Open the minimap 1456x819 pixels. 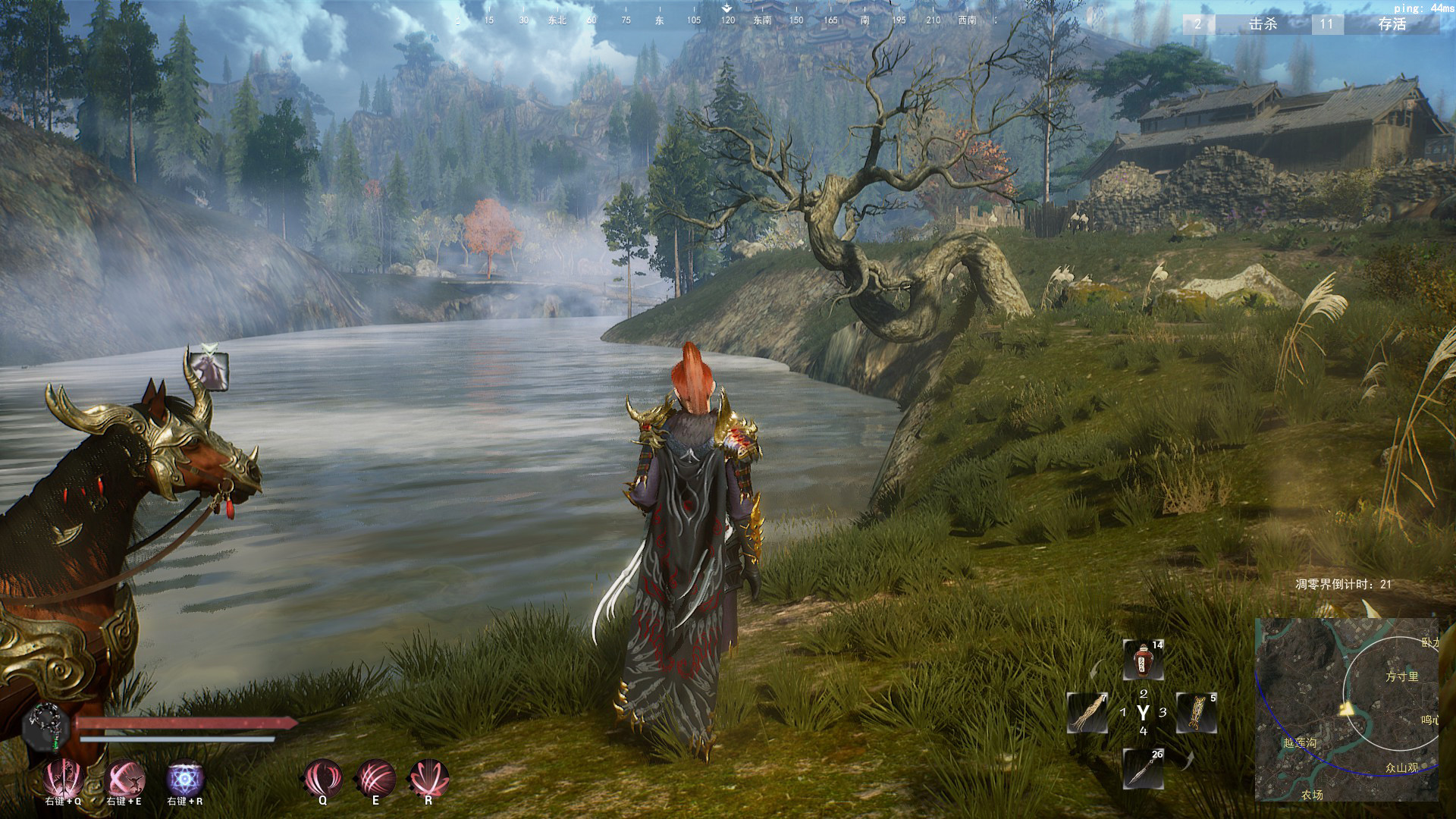(x=1347, y=710)
